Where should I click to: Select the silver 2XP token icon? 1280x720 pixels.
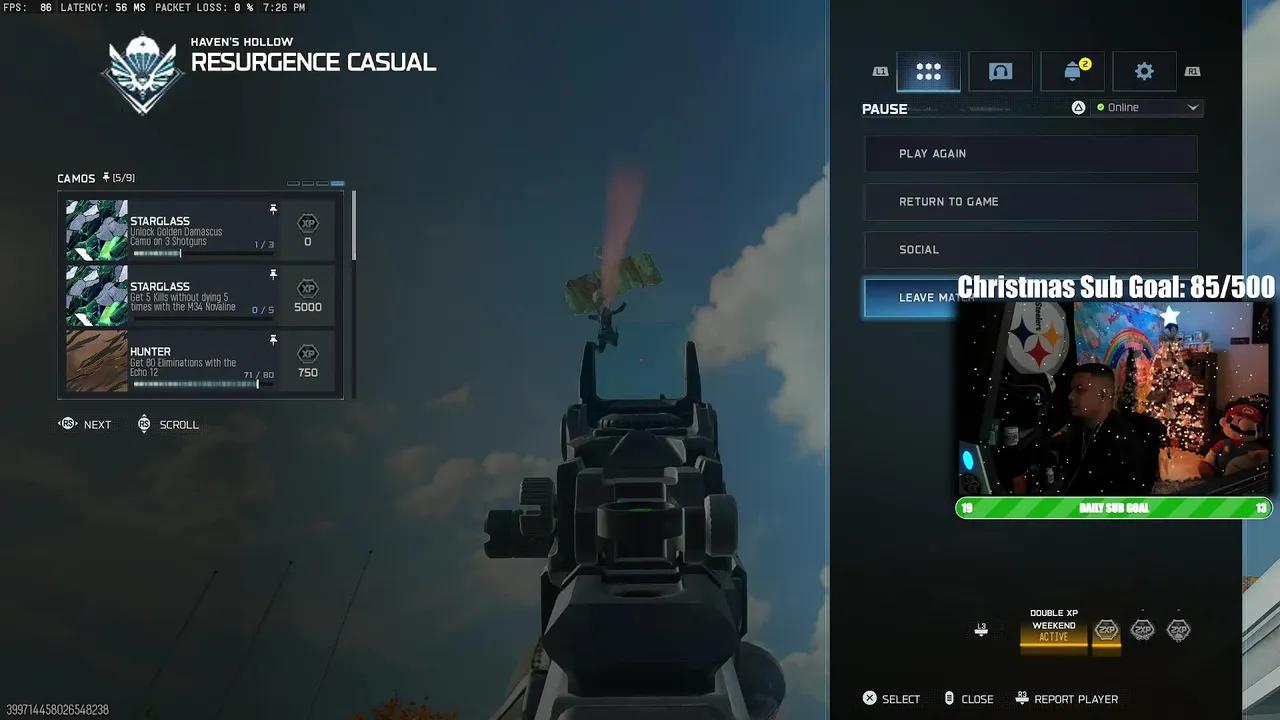[x=1143, y=631]
